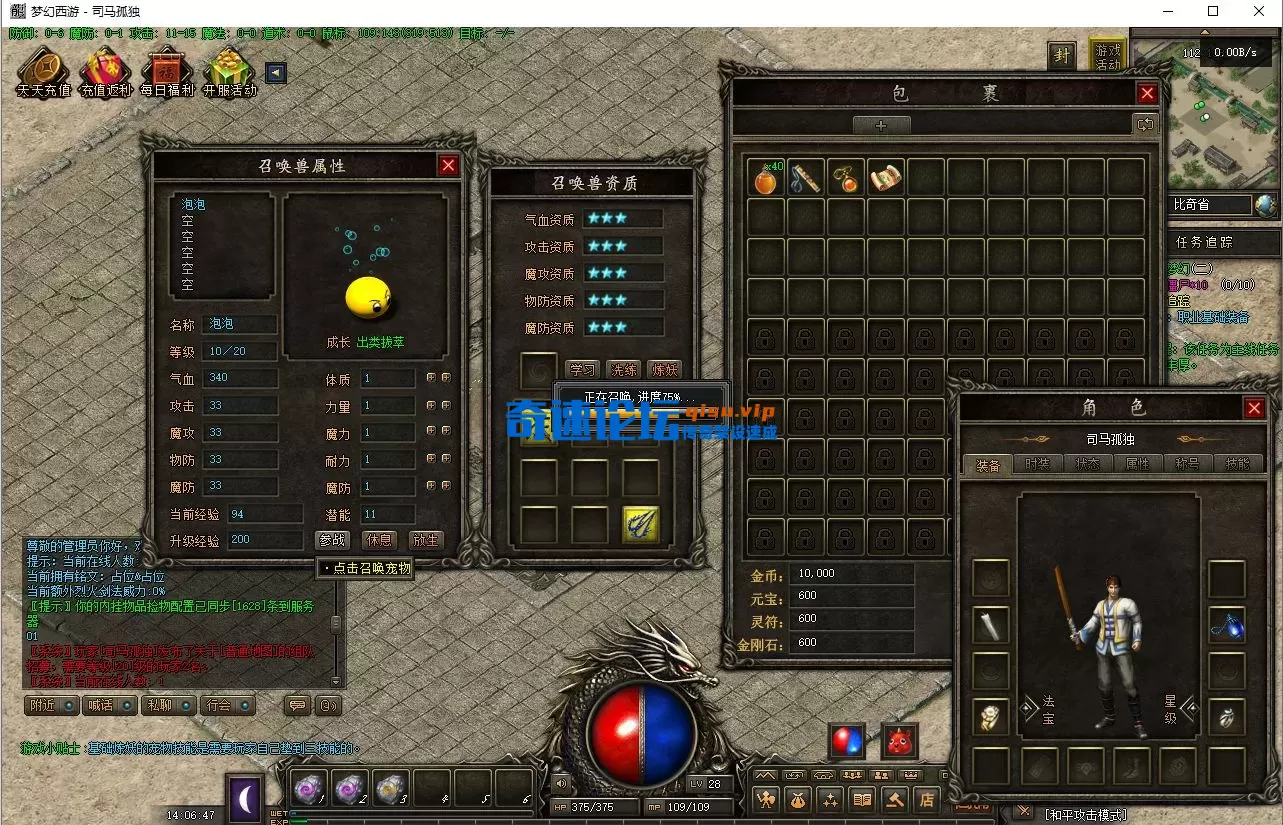Open the book icon in the bottom toolbar
Image resolution: width=1283 pixels, height=825 pixels.
[862, 800]
